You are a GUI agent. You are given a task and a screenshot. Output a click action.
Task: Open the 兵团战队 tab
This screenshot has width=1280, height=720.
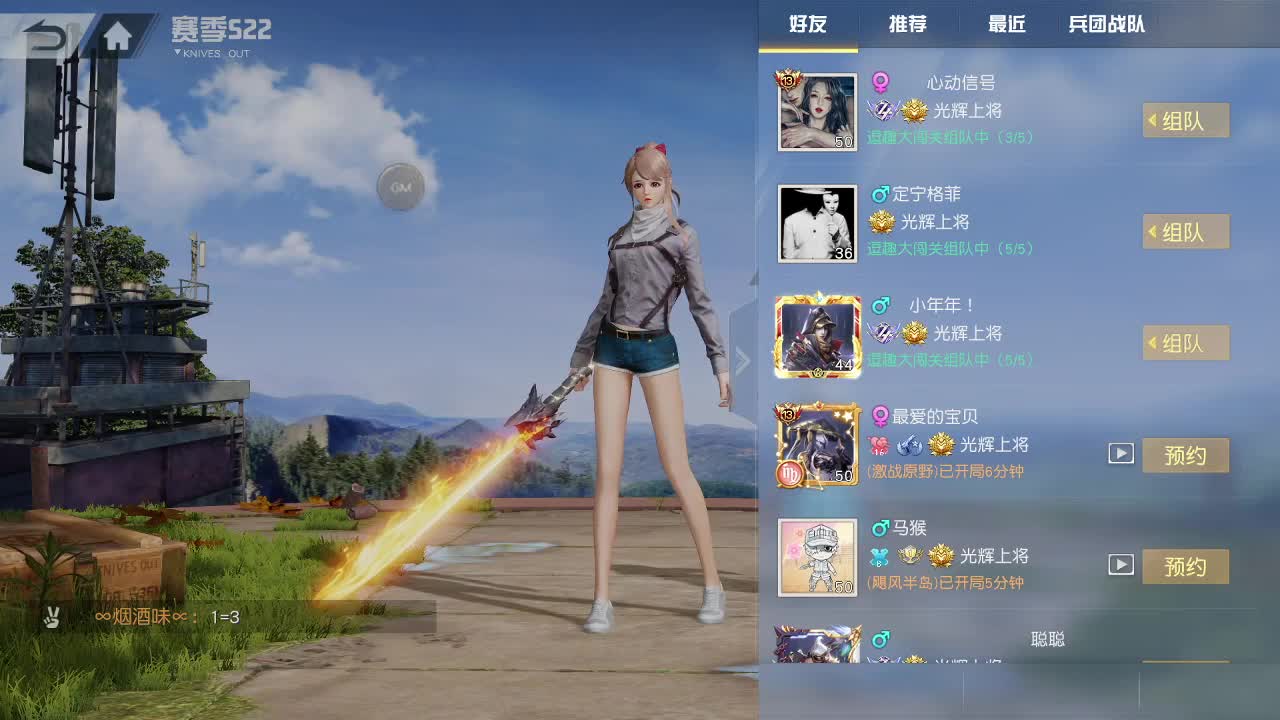tap(1106, 26)
